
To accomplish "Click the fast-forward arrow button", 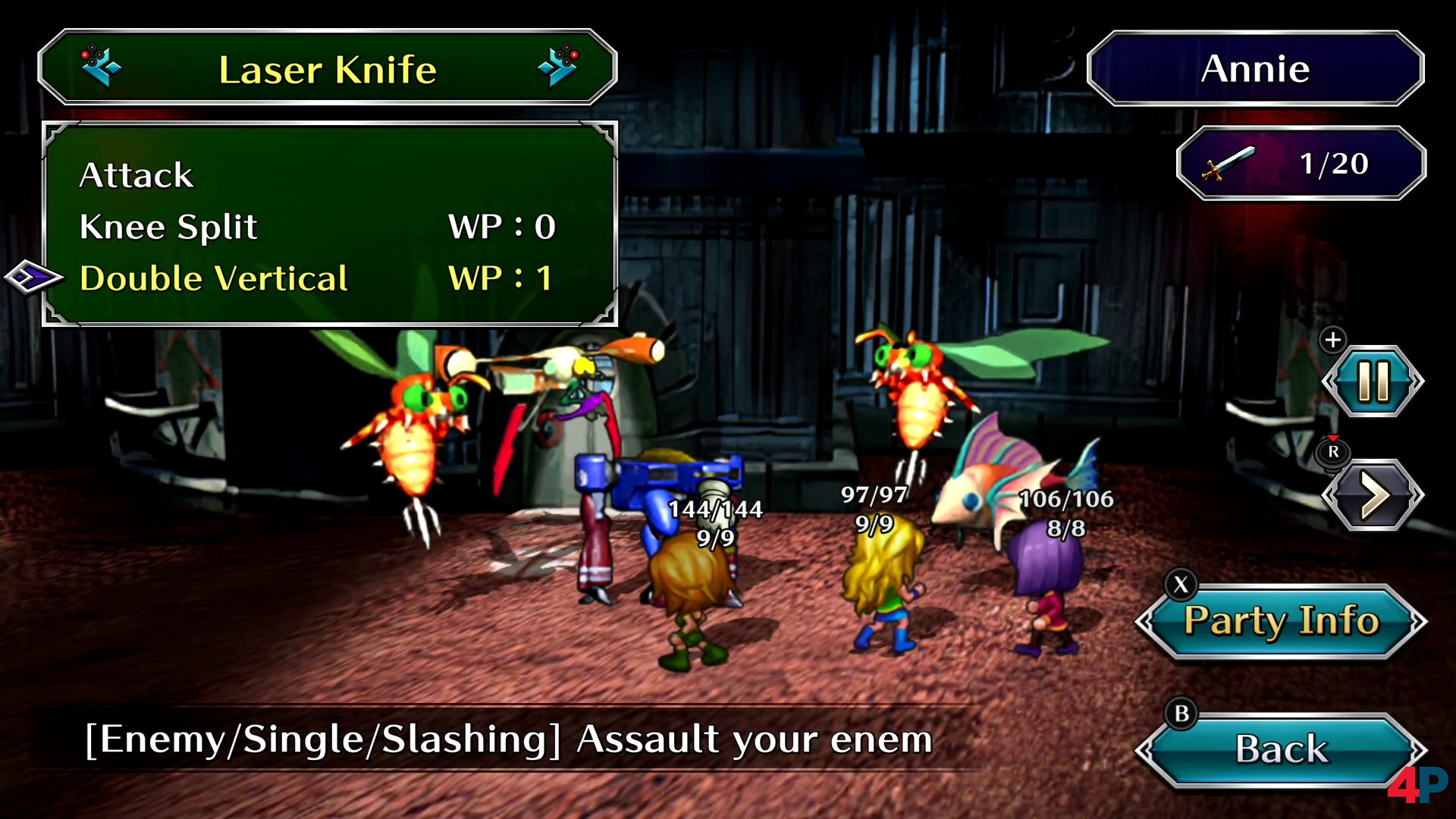I will [x=1373, y=495].
